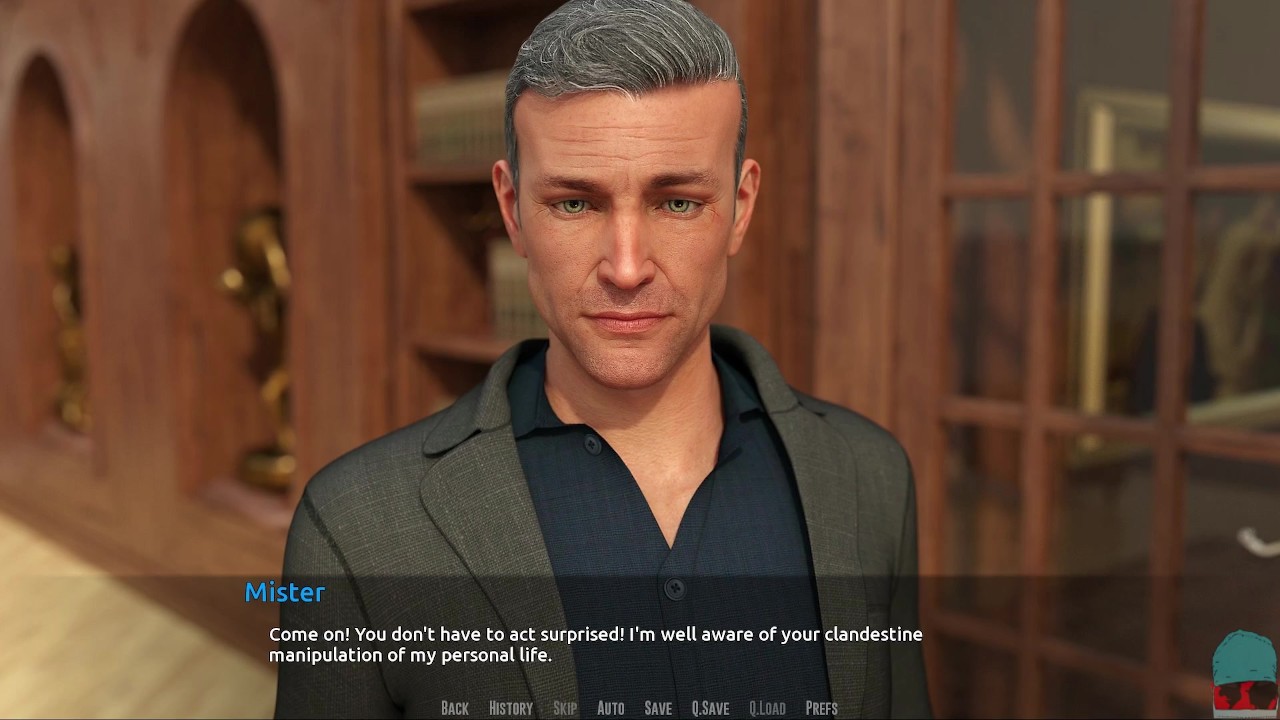Quick load with Q.Load
Image resolution: width=1280 pixels, height=720 pixels.
tap(767, 708)
